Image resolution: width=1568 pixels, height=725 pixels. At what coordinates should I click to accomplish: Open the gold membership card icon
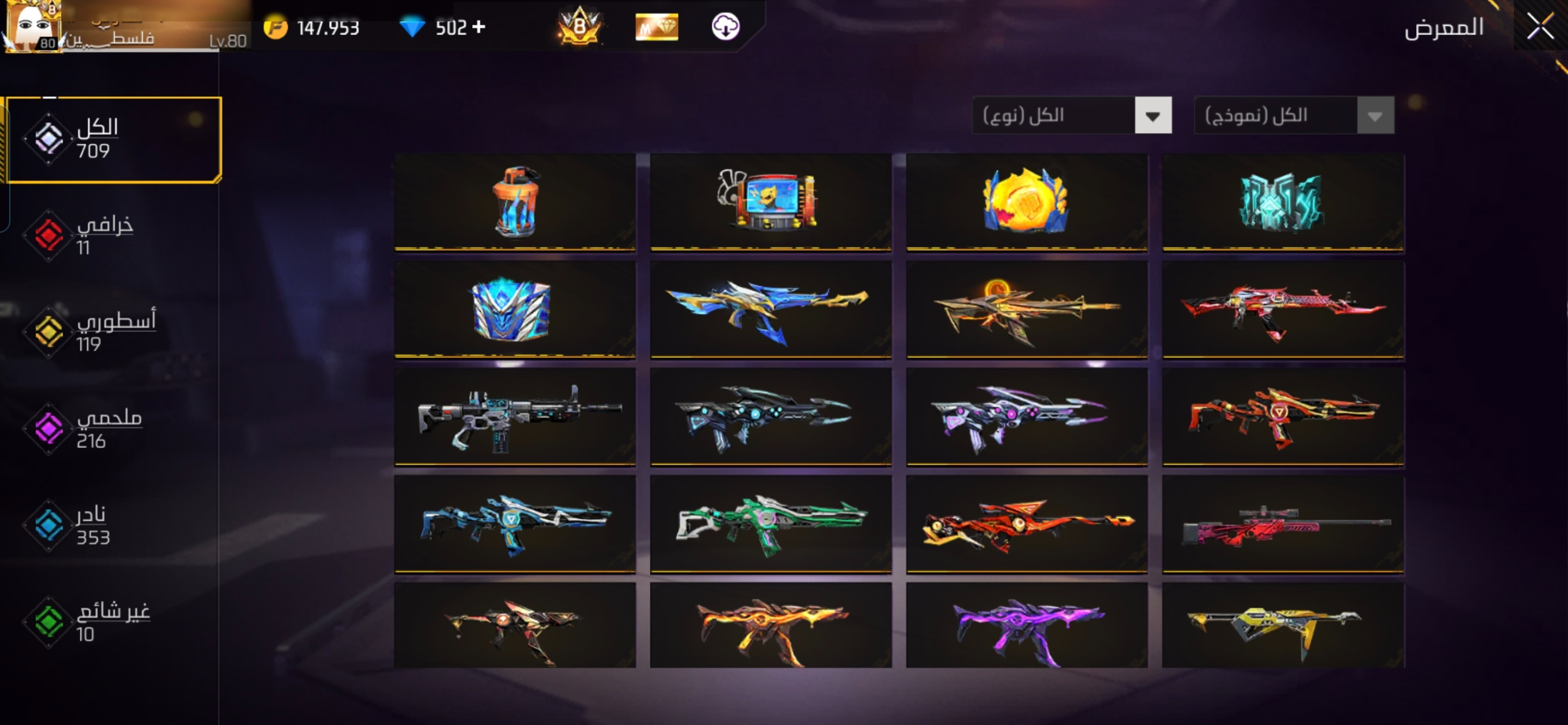point(657,27)
